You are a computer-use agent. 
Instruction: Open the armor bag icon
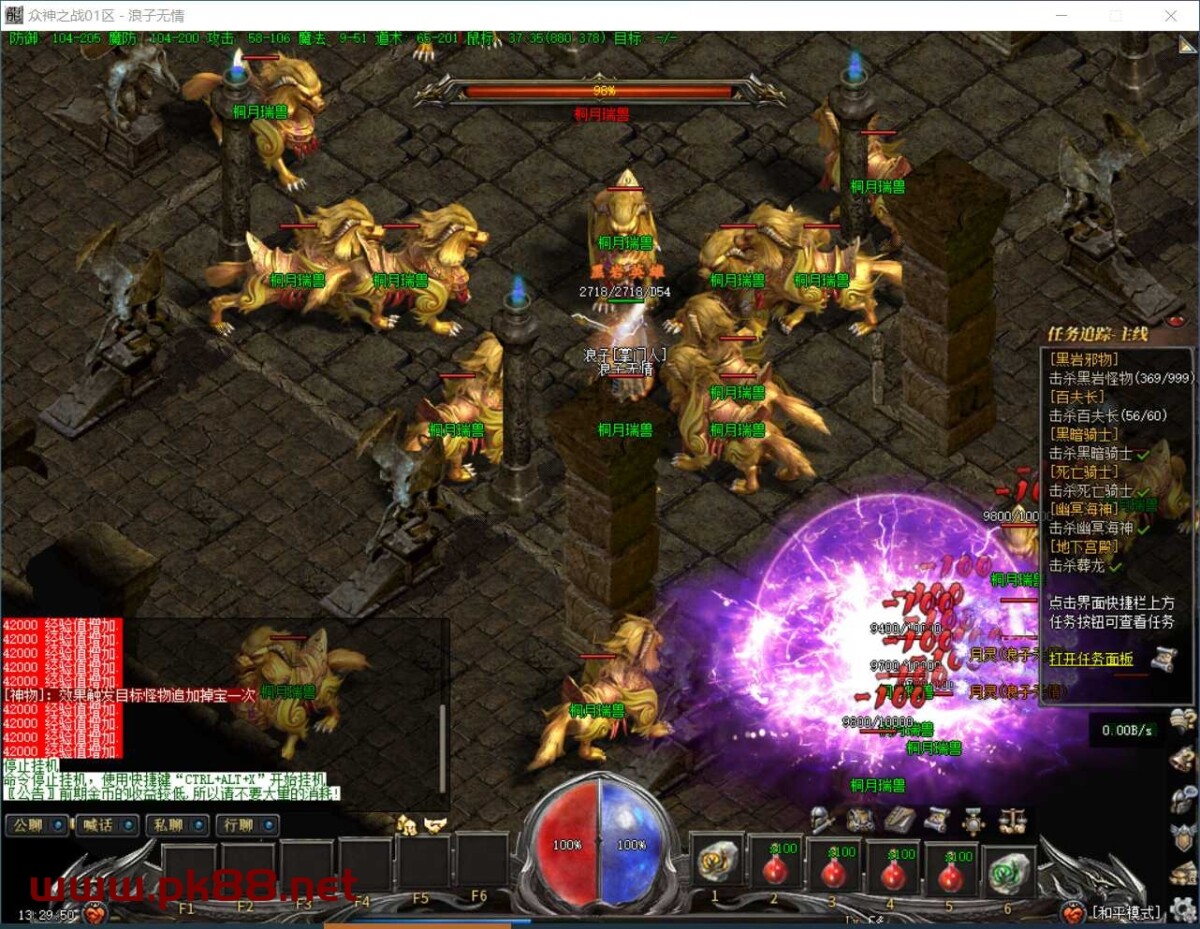(860, 820)
